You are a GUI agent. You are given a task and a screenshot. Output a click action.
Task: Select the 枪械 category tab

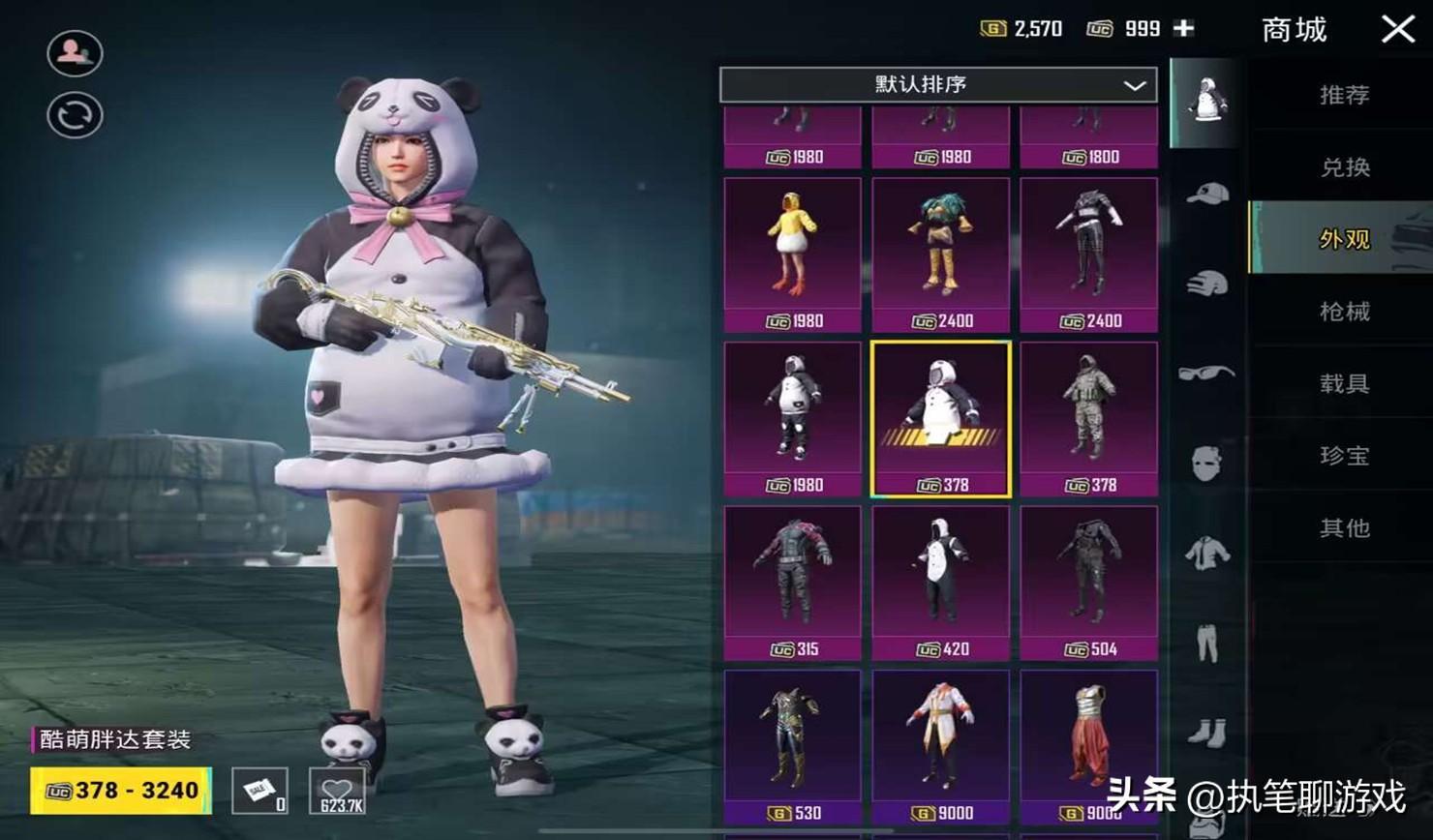1343,312
